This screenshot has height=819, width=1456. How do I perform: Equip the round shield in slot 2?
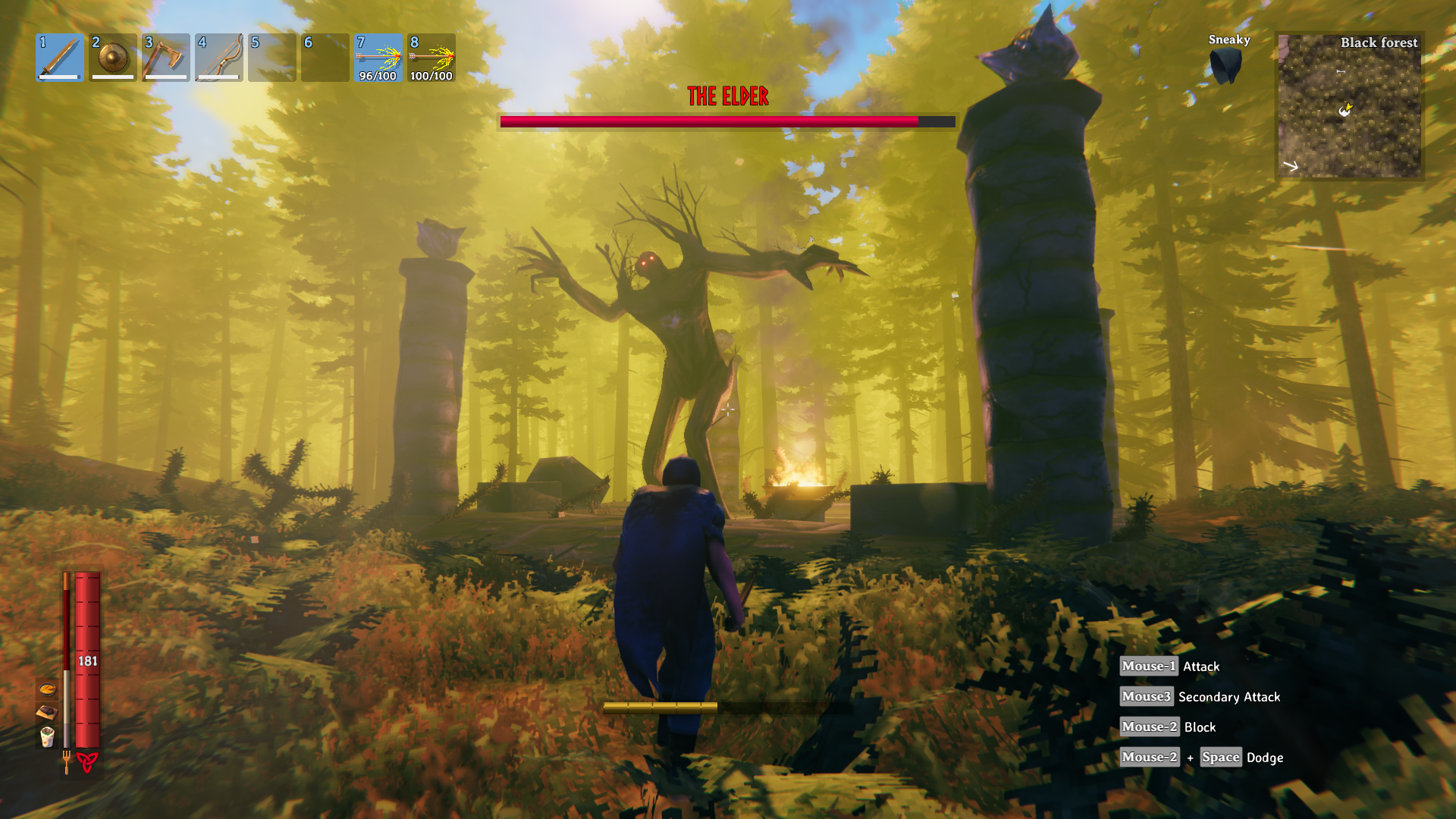coord(113,57)
